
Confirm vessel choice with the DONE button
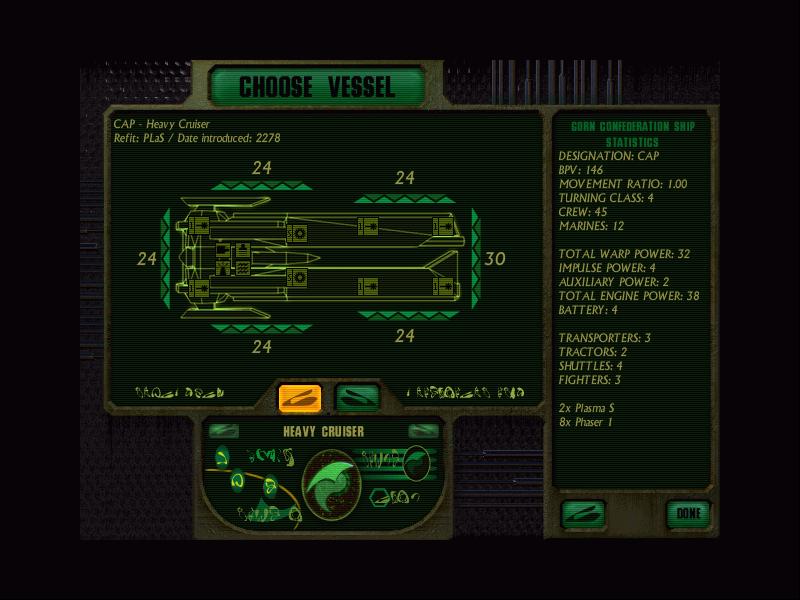[x=689, y=514]
